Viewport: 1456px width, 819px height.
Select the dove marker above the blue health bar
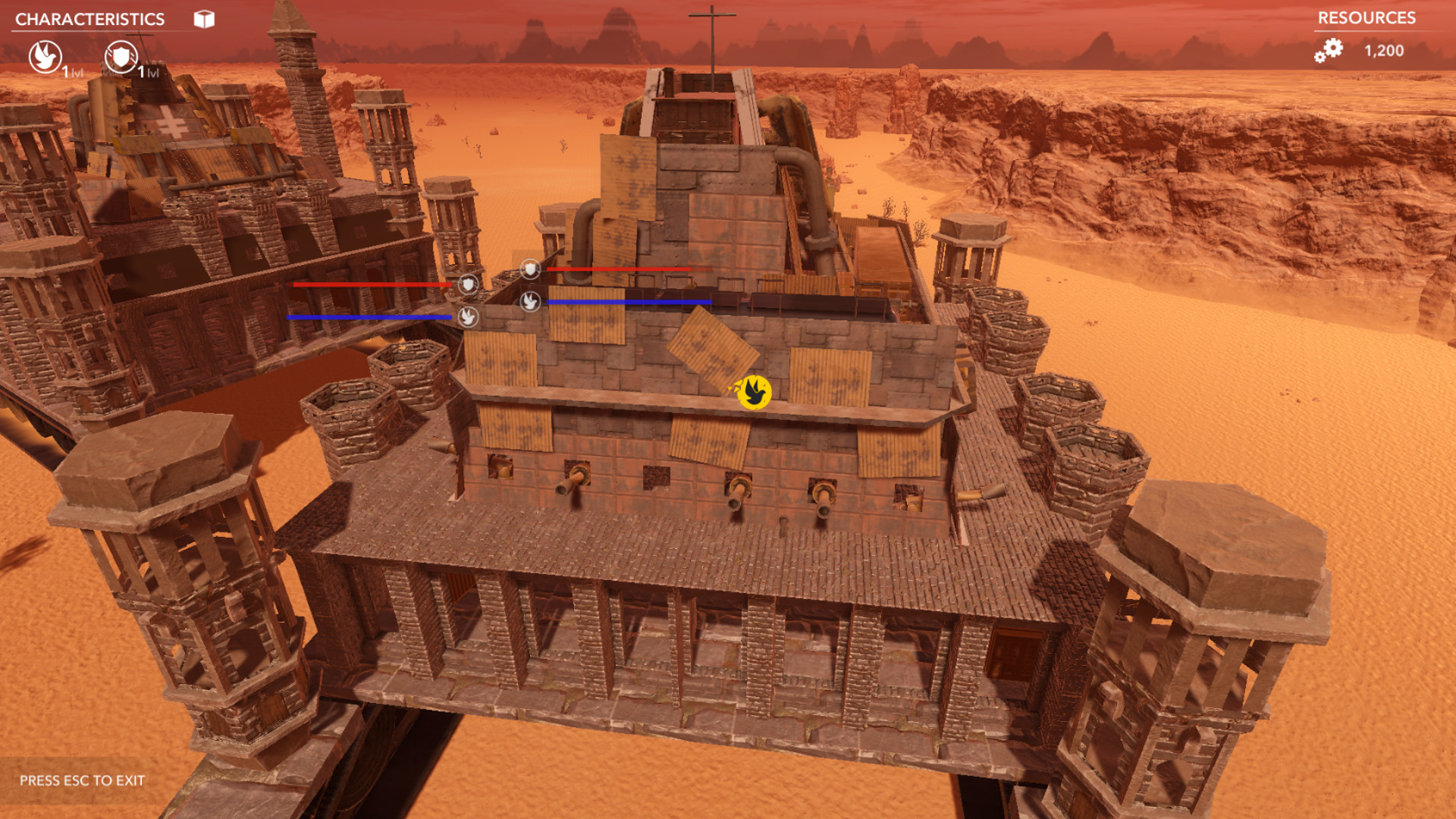pos(530,302)
